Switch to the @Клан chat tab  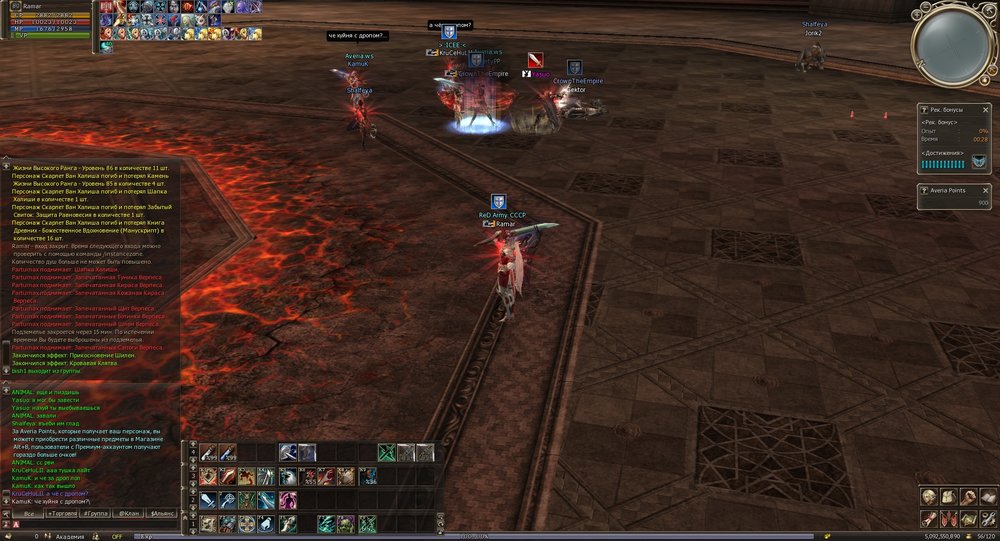[129, 513]
